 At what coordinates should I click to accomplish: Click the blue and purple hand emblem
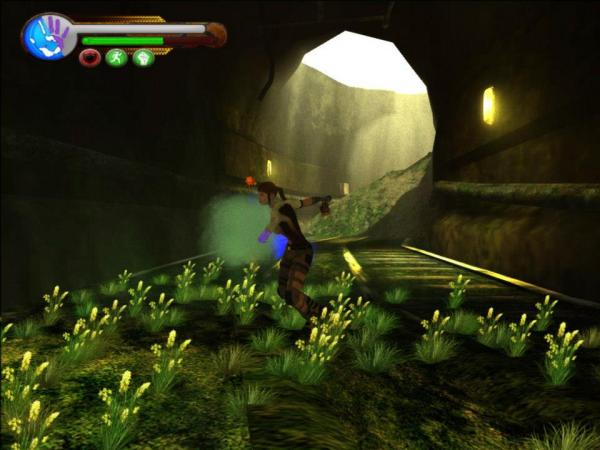pos(48,36)
